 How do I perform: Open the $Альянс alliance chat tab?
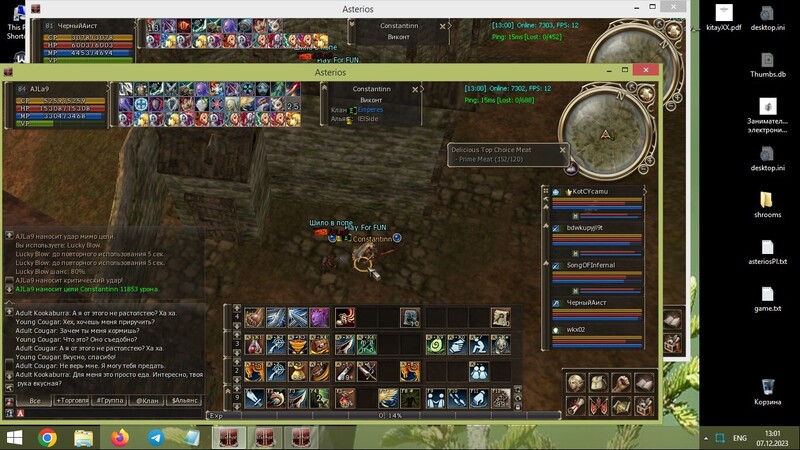(185, 400)
